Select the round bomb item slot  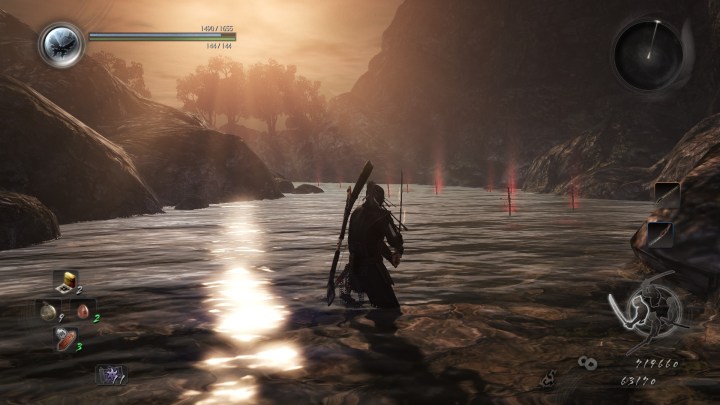click(x=49, y=310)
